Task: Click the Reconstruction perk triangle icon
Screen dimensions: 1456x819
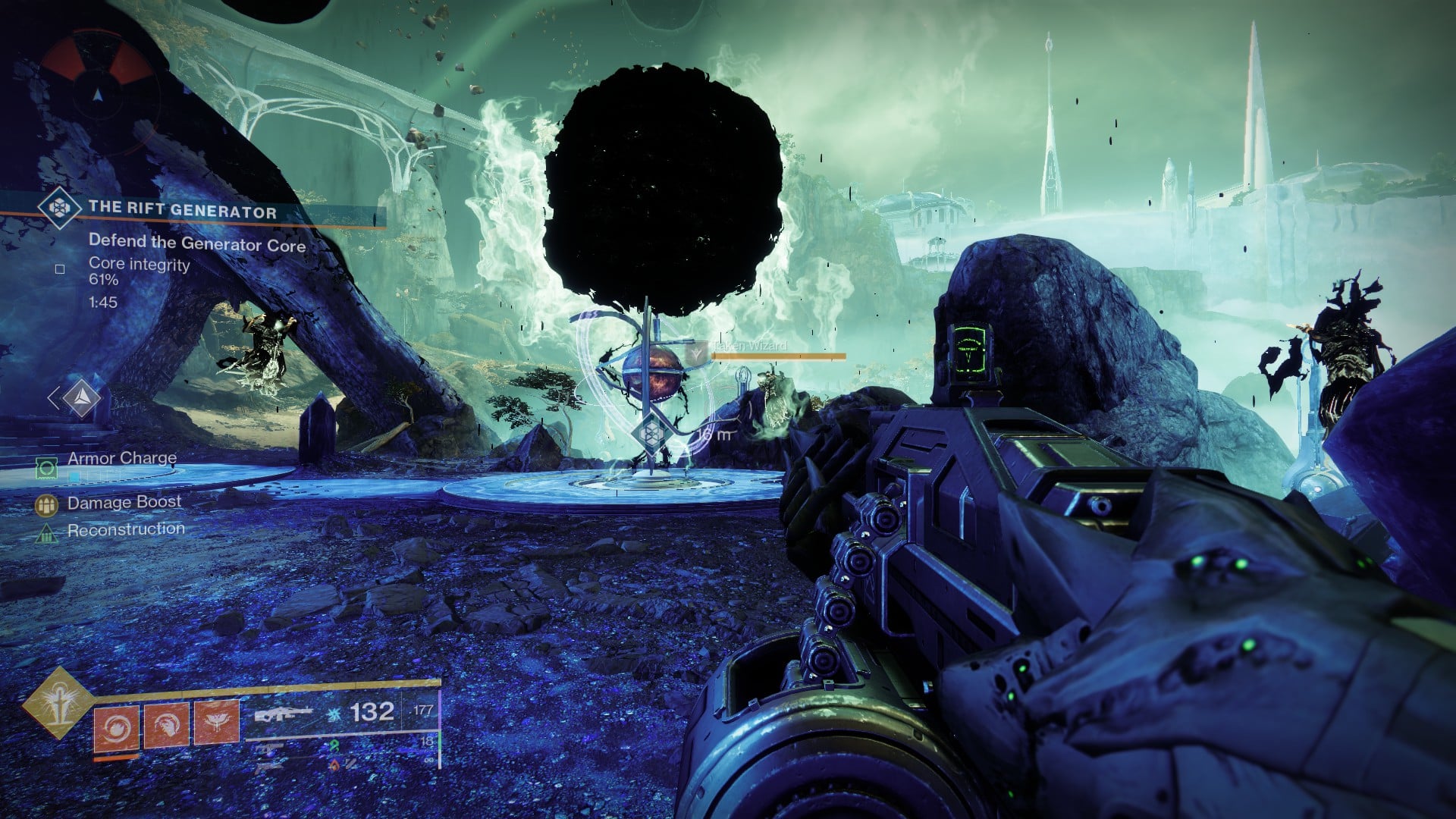Action: pos(47,533)
